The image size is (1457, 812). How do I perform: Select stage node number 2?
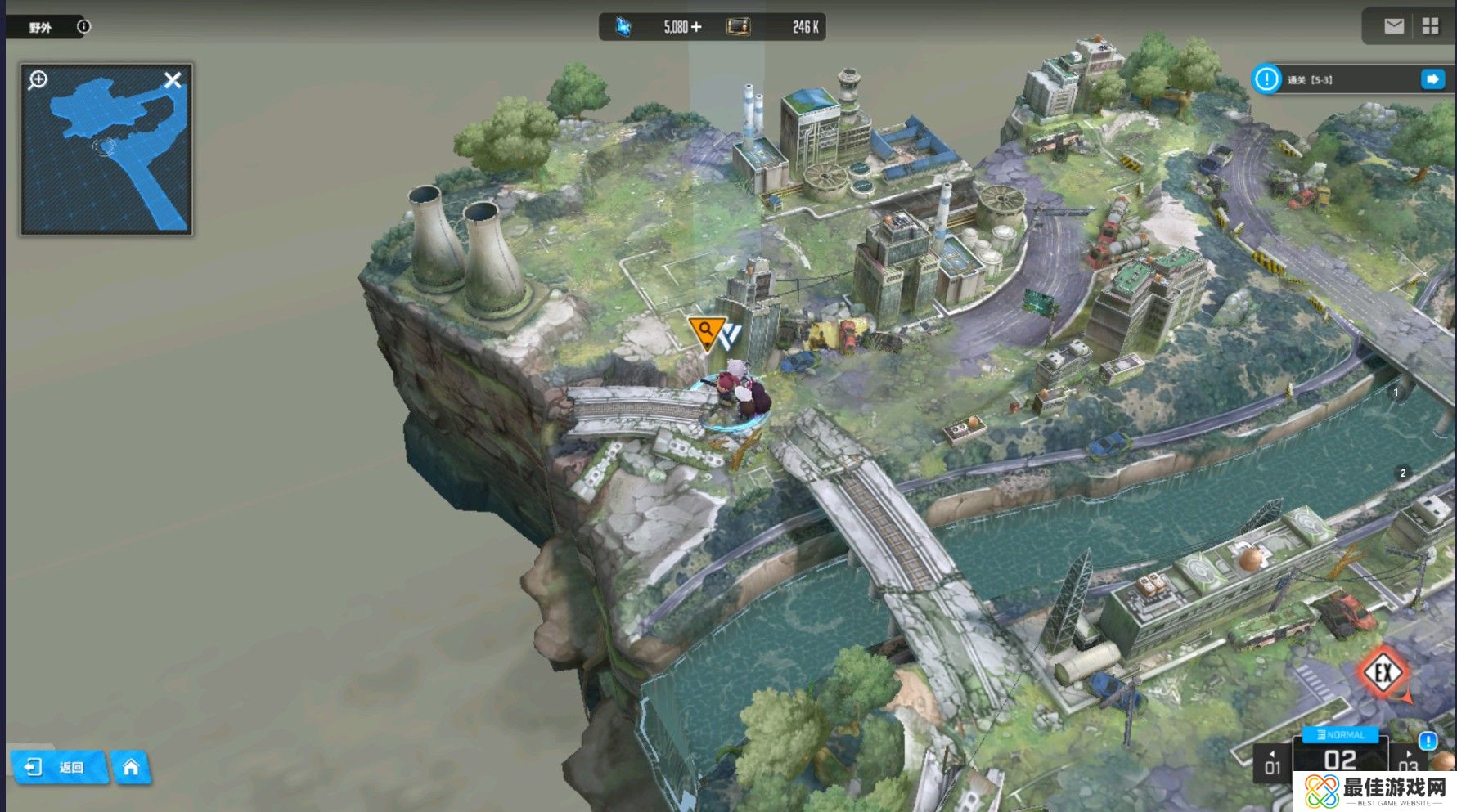1403,473
